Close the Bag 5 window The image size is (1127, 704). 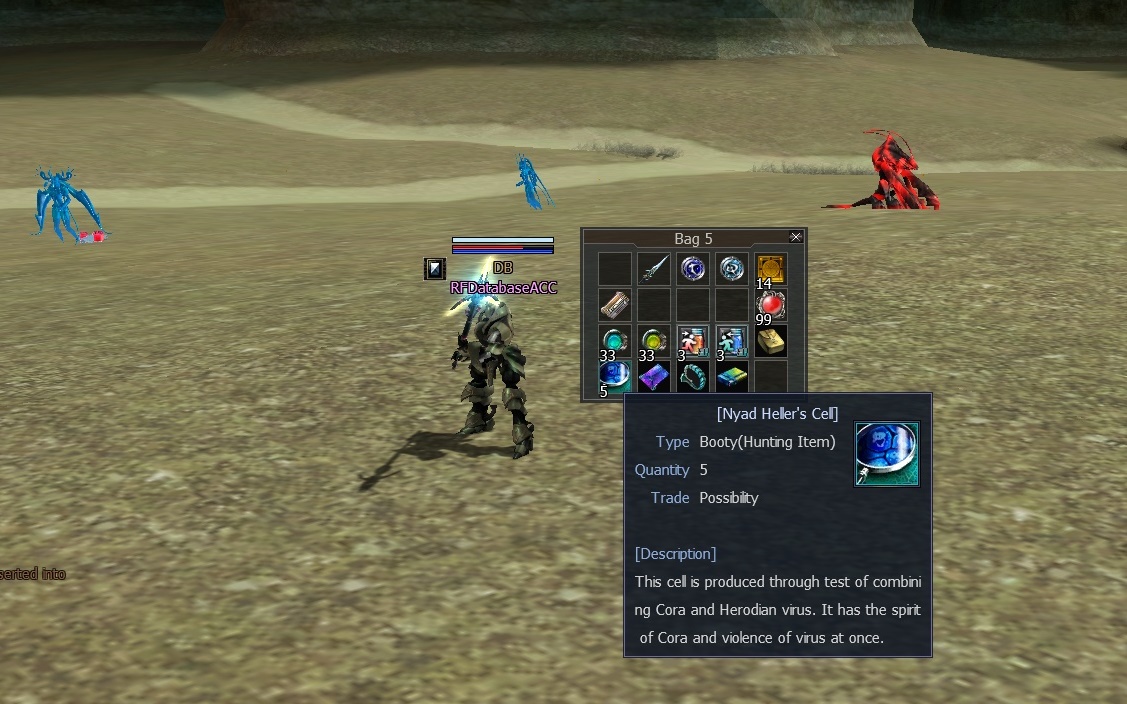click(x=796, y=237)
